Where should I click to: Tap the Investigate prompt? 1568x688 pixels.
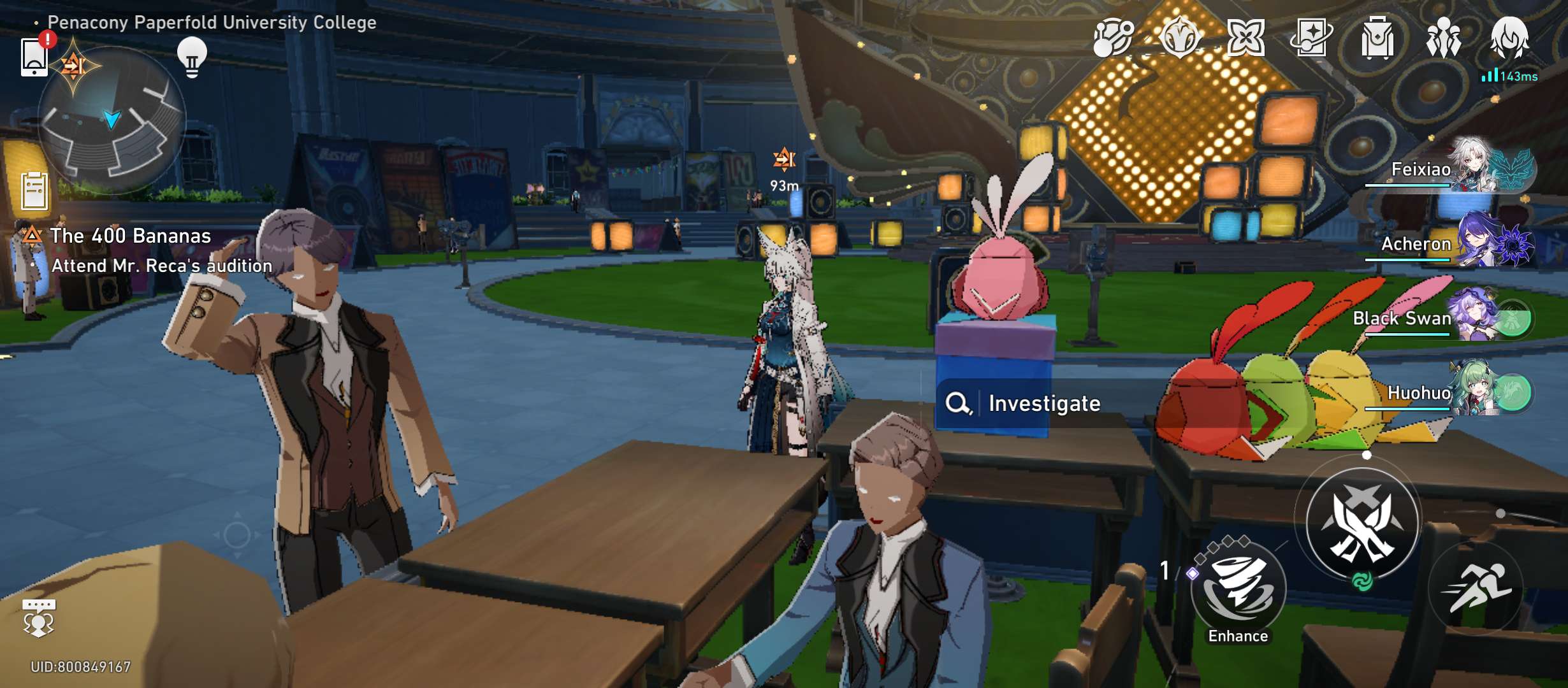pyautogui.click(x=1043, y=403)
